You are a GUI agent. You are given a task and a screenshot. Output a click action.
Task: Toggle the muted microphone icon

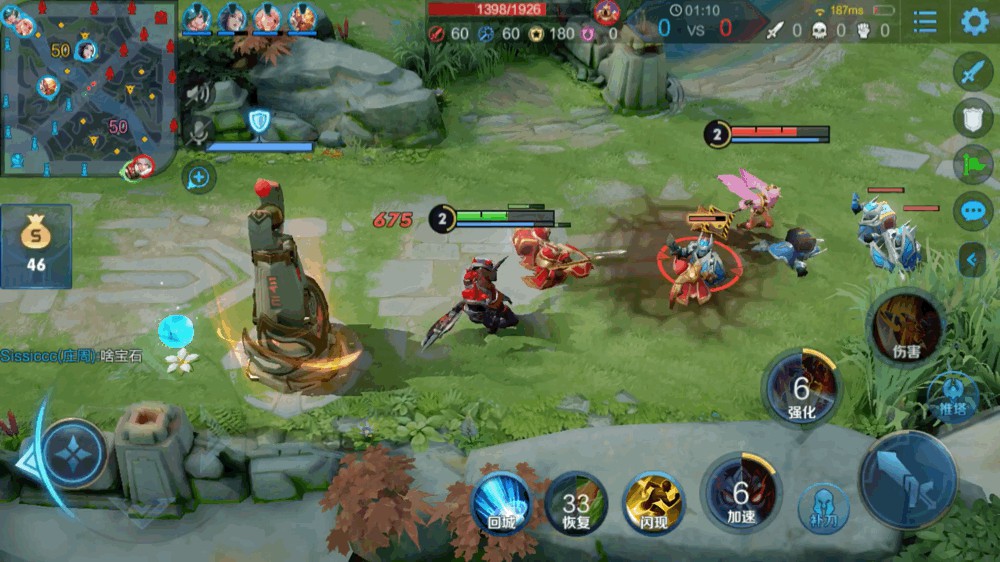tap(198, 133)
